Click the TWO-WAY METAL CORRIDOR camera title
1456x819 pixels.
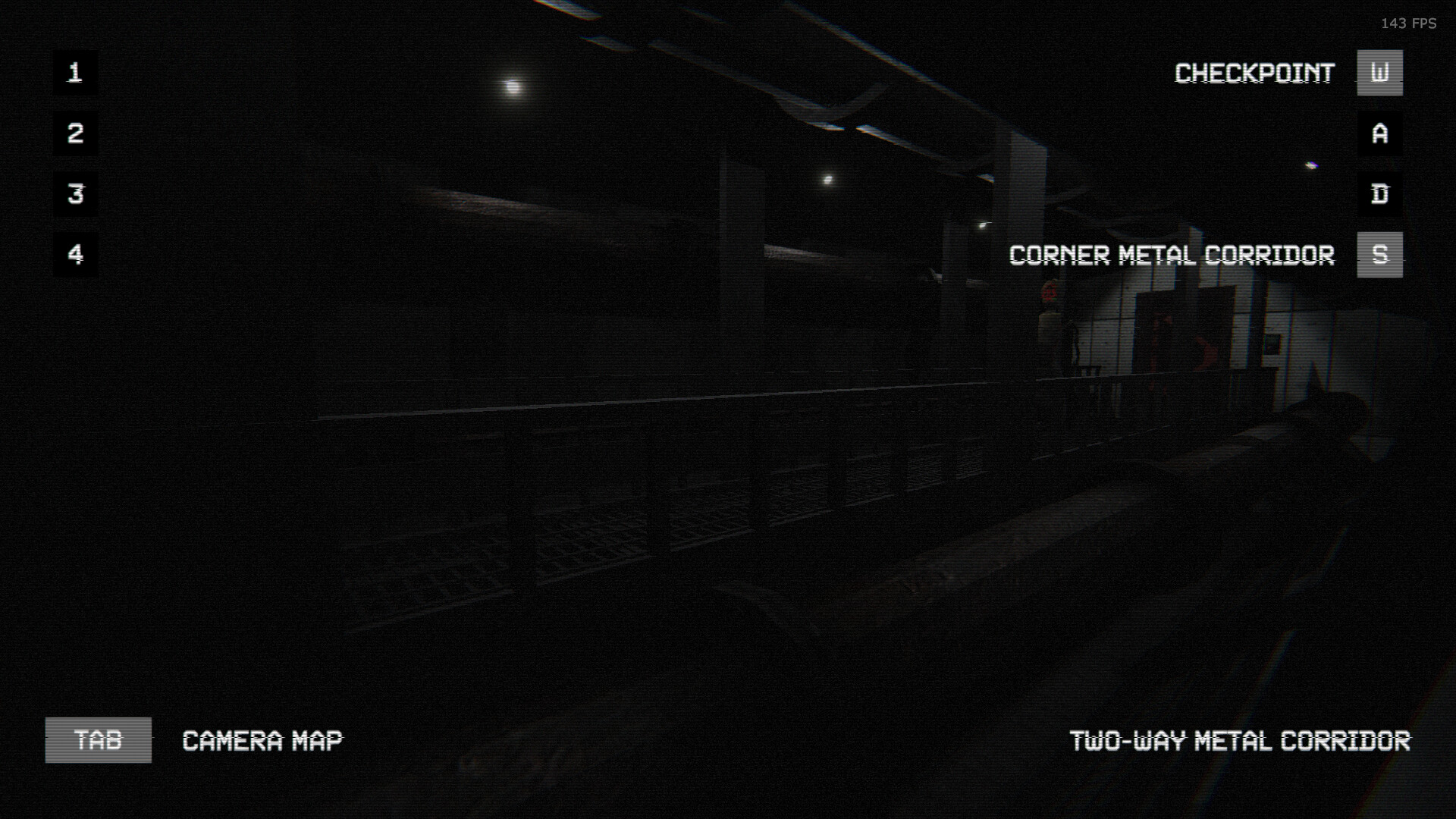click(x=1240, y=742)
